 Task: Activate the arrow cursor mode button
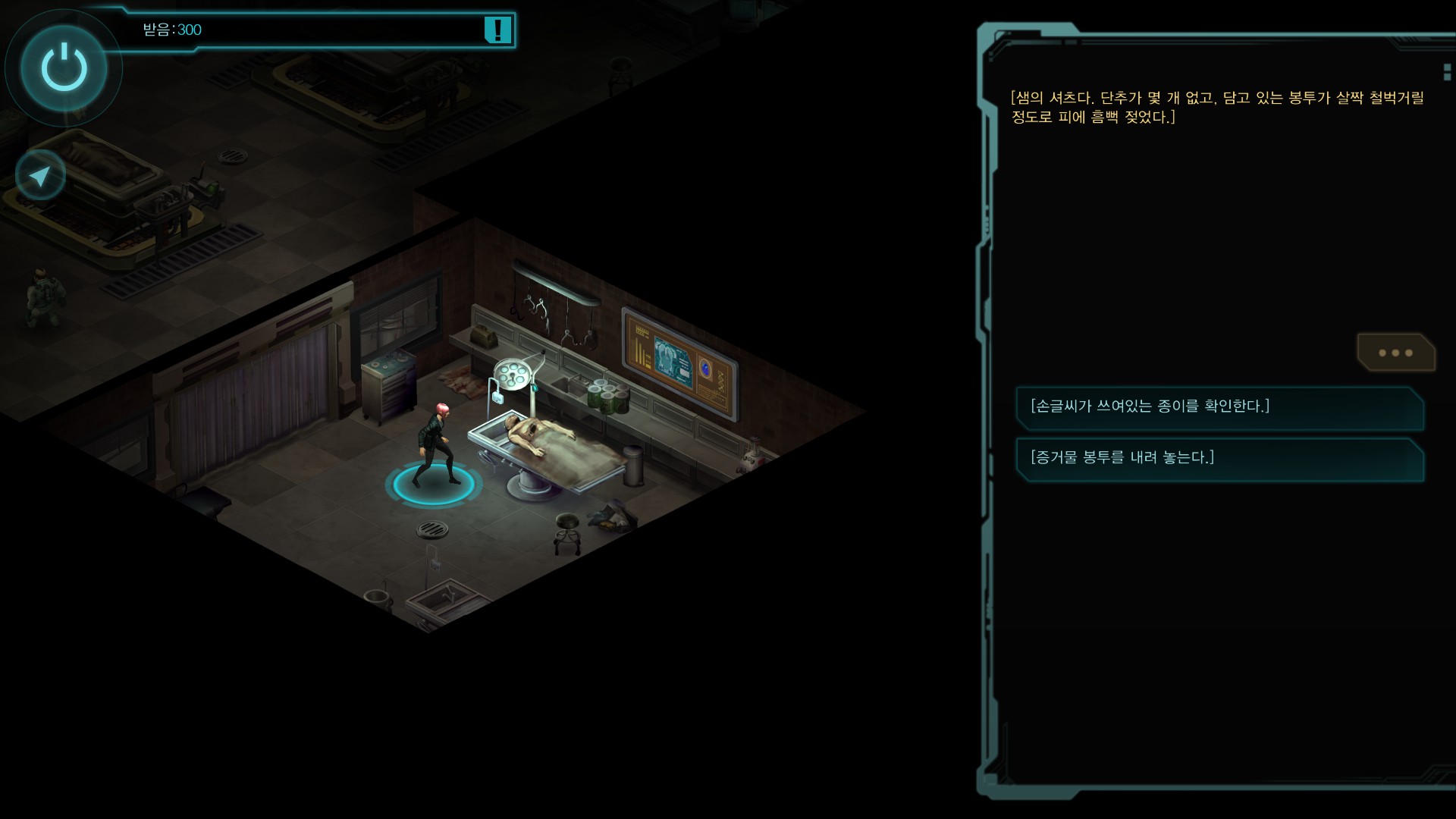40,176
